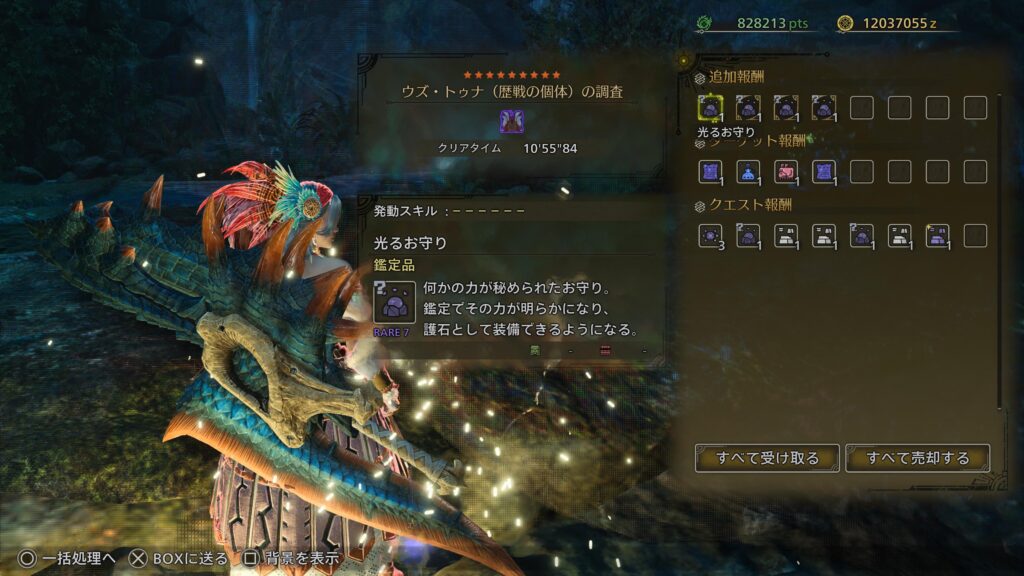The height and width of the screenshot is (576, 1024).
Task: Pick the sparkling purple ingot quest reward
Action: (x=938, y=236)
